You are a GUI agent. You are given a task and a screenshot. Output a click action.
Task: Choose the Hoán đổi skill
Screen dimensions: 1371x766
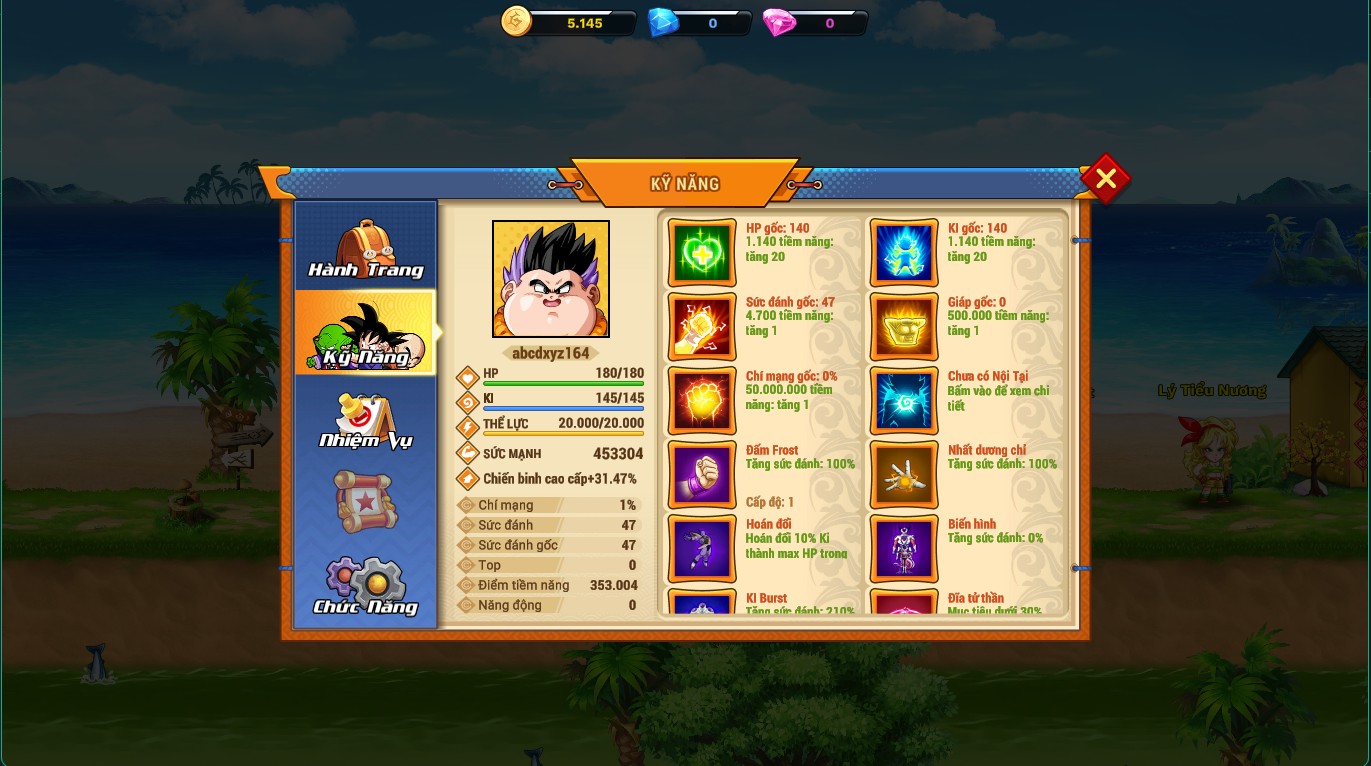pos(702,548)
